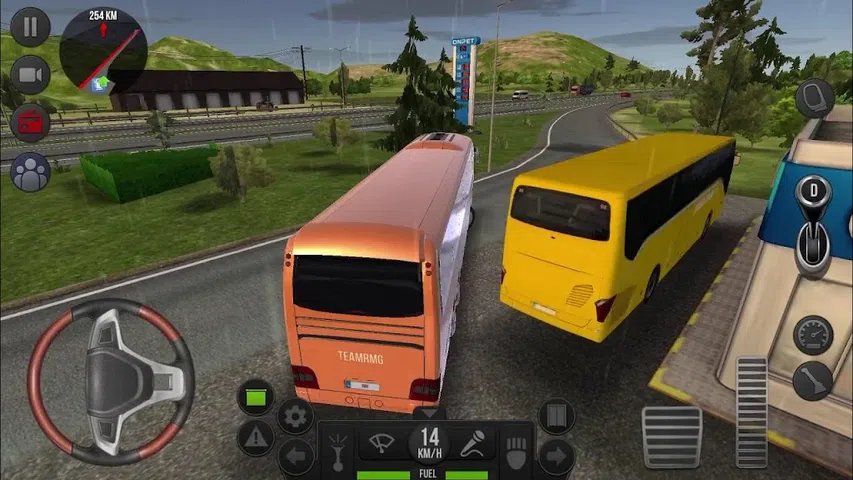Pause the game with the pause button
The height and width of the screenshot is (480, 853).
(31, 26)
